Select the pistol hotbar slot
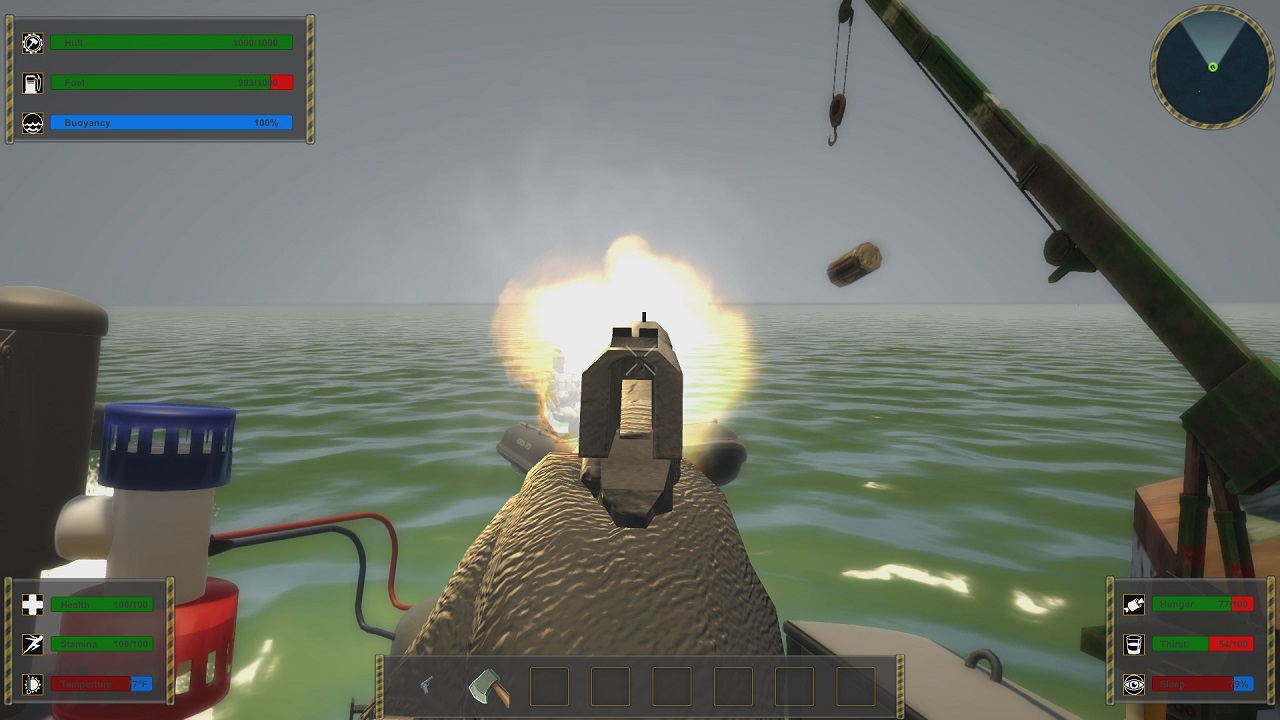The height and width of the screenshot is (720, 1280). tap(427, 686)
